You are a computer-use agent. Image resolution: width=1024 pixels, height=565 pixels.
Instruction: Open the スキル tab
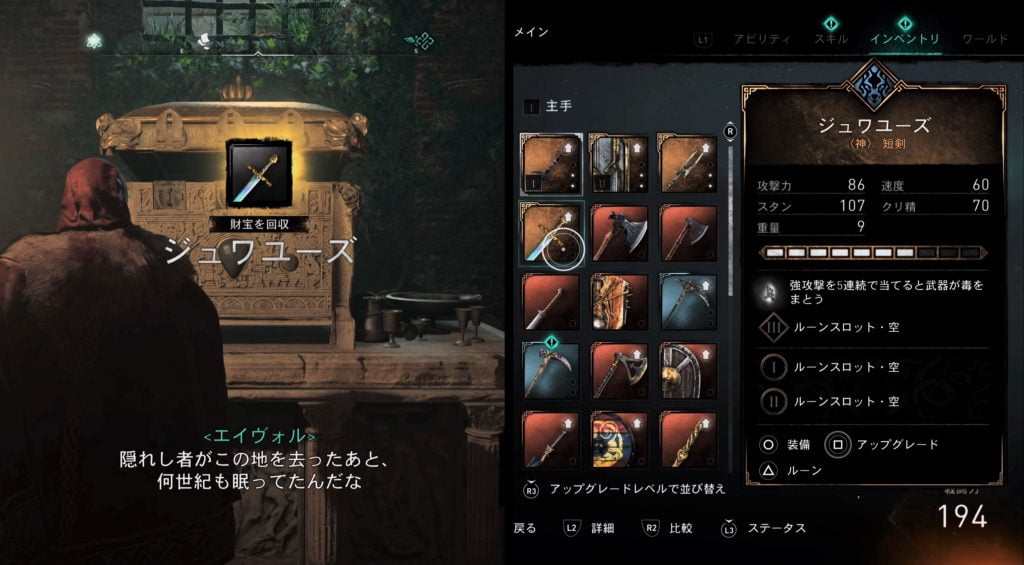(x=831, y=39)
